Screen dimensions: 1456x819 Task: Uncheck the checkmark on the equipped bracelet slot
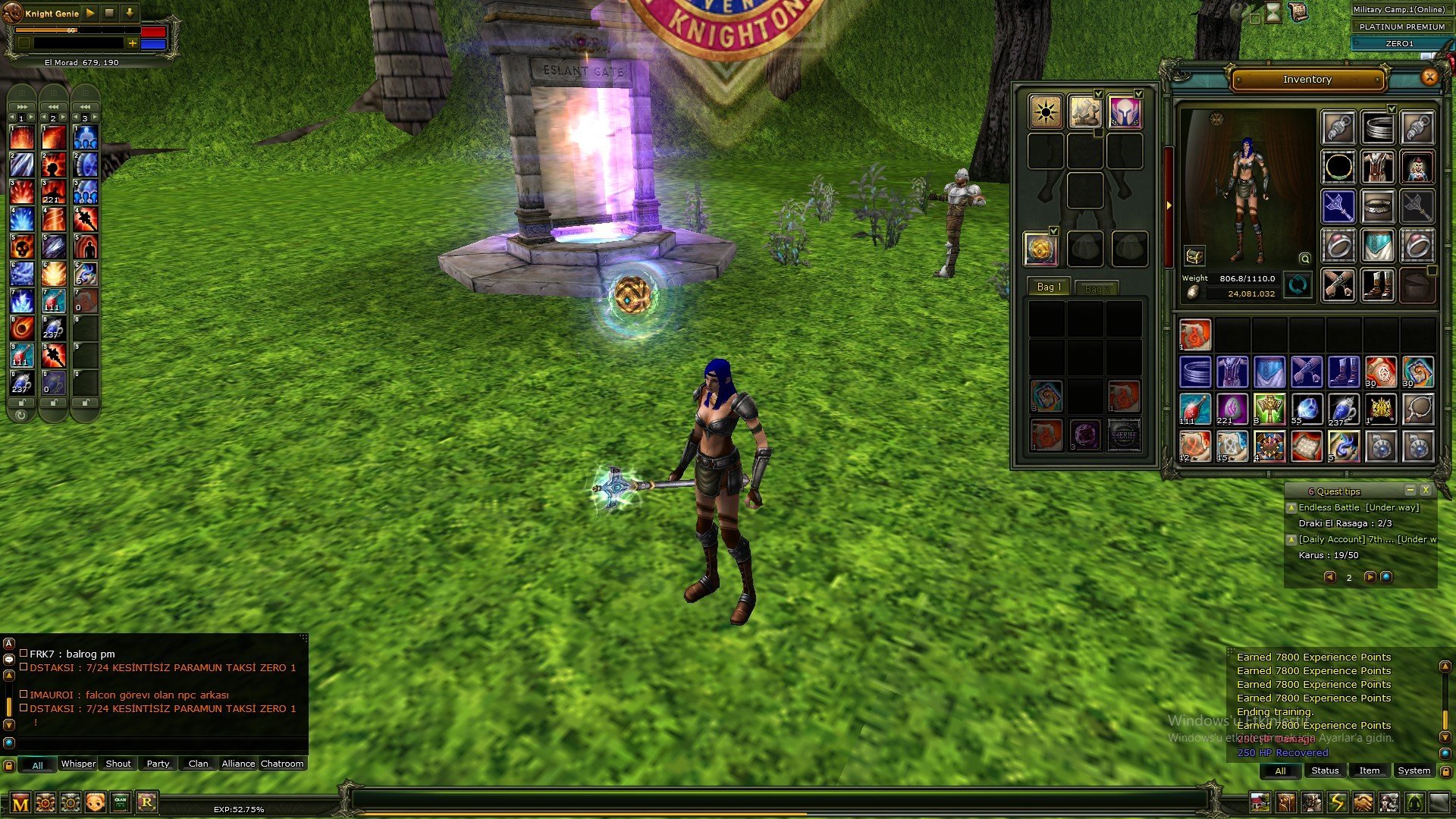point(1393,108)
